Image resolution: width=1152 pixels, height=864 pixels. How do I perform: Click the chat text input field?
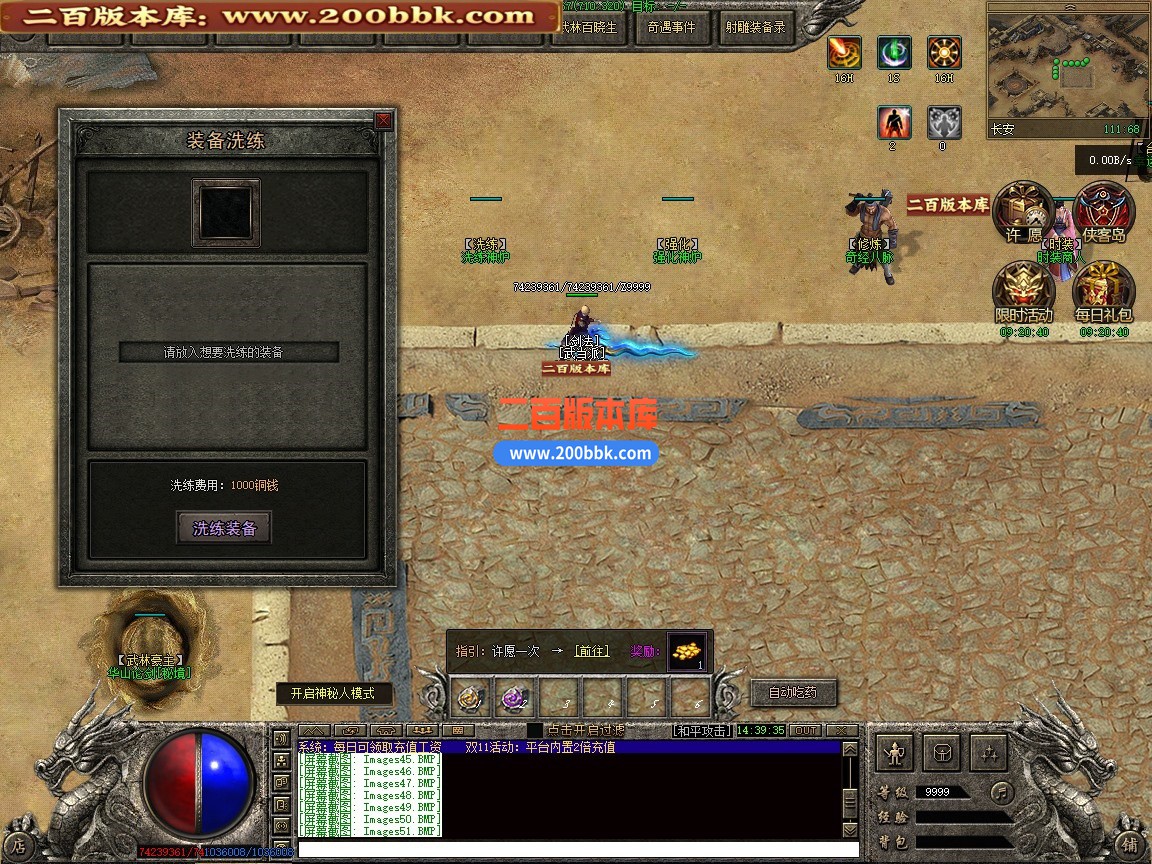(x=570, y=849)
